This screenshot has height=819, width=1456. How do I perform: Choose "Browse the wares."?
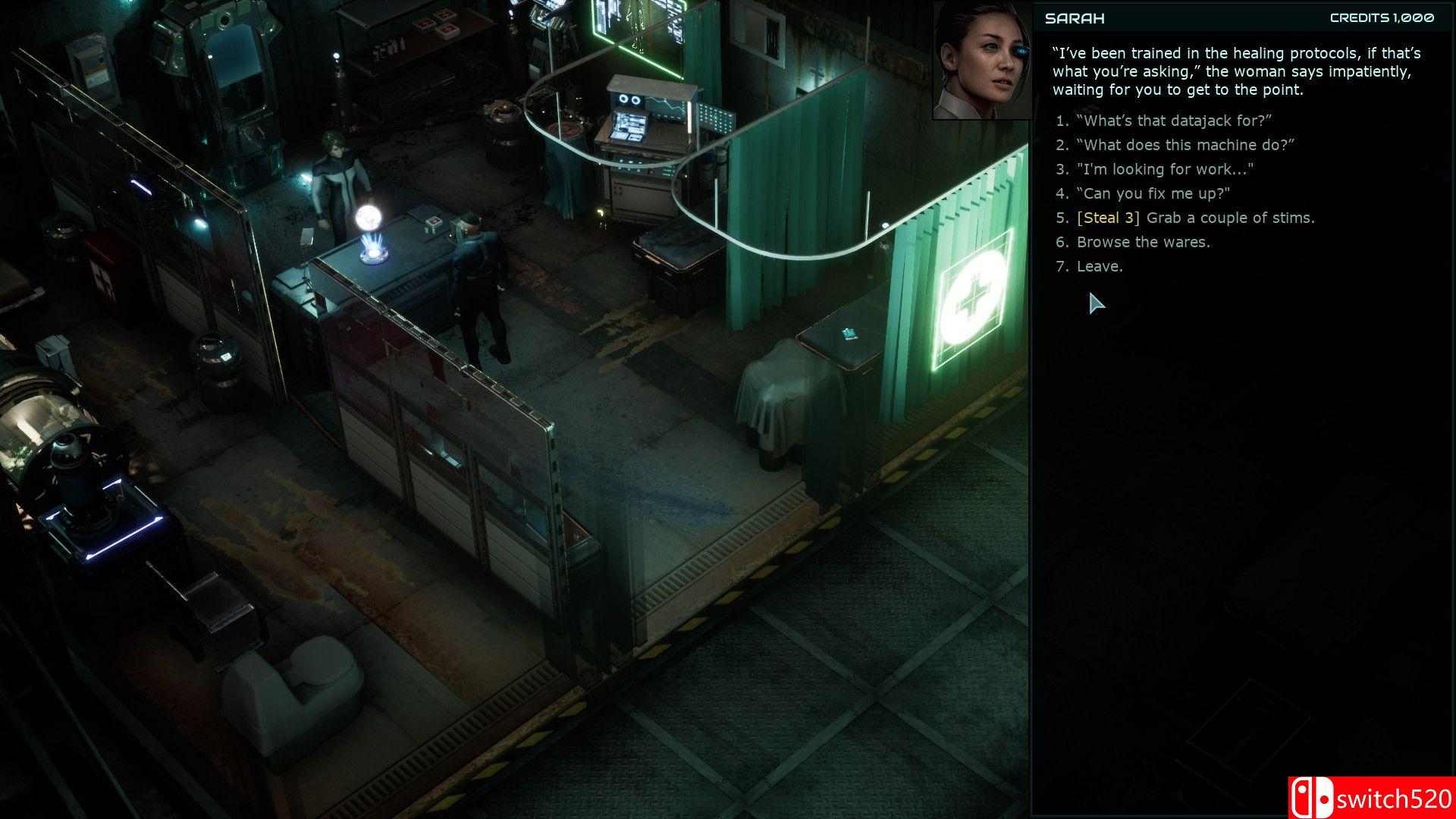[1143, 242]
